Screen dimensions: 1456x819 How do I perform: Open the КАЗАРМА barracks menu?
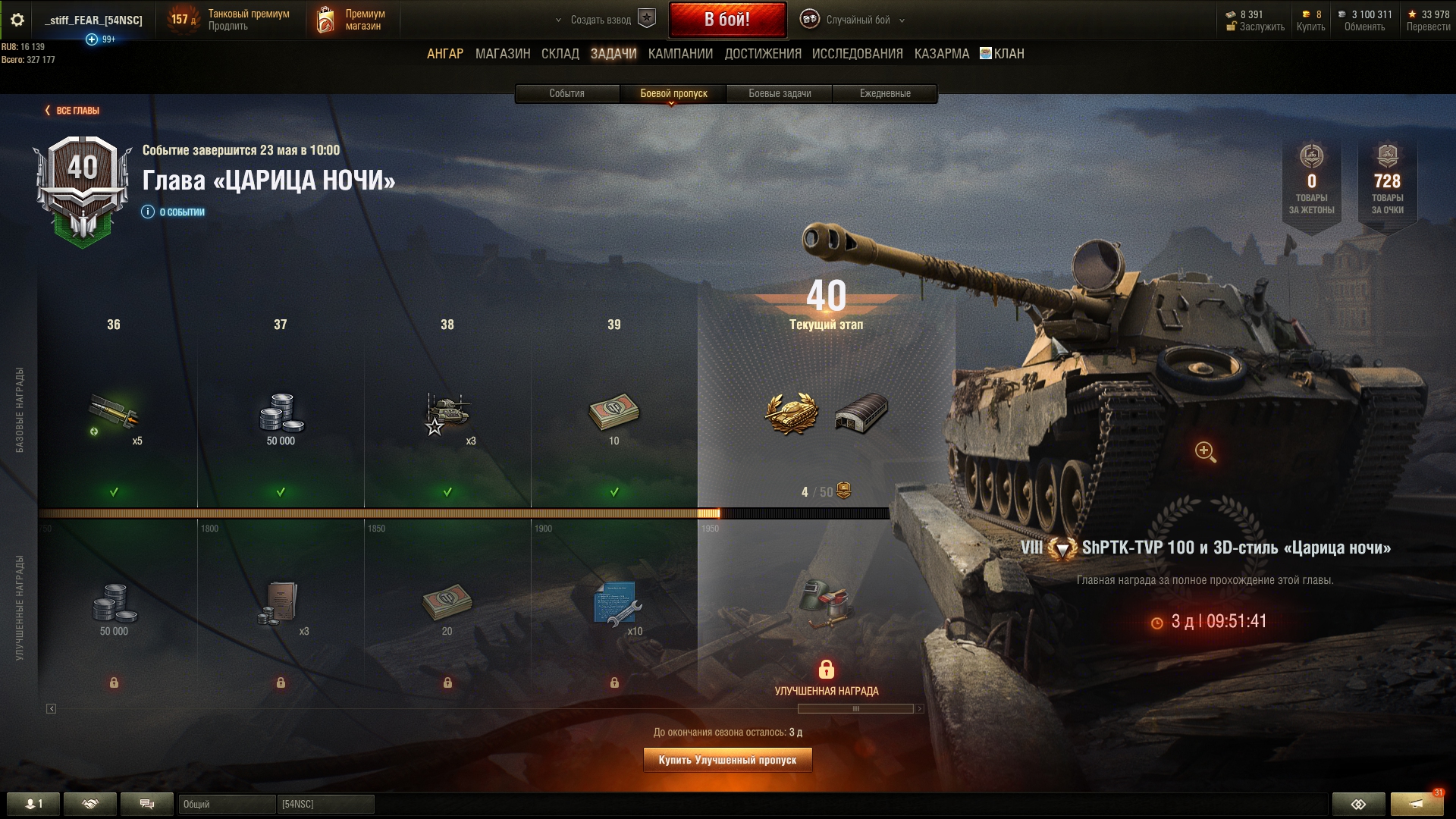(941, 54)
